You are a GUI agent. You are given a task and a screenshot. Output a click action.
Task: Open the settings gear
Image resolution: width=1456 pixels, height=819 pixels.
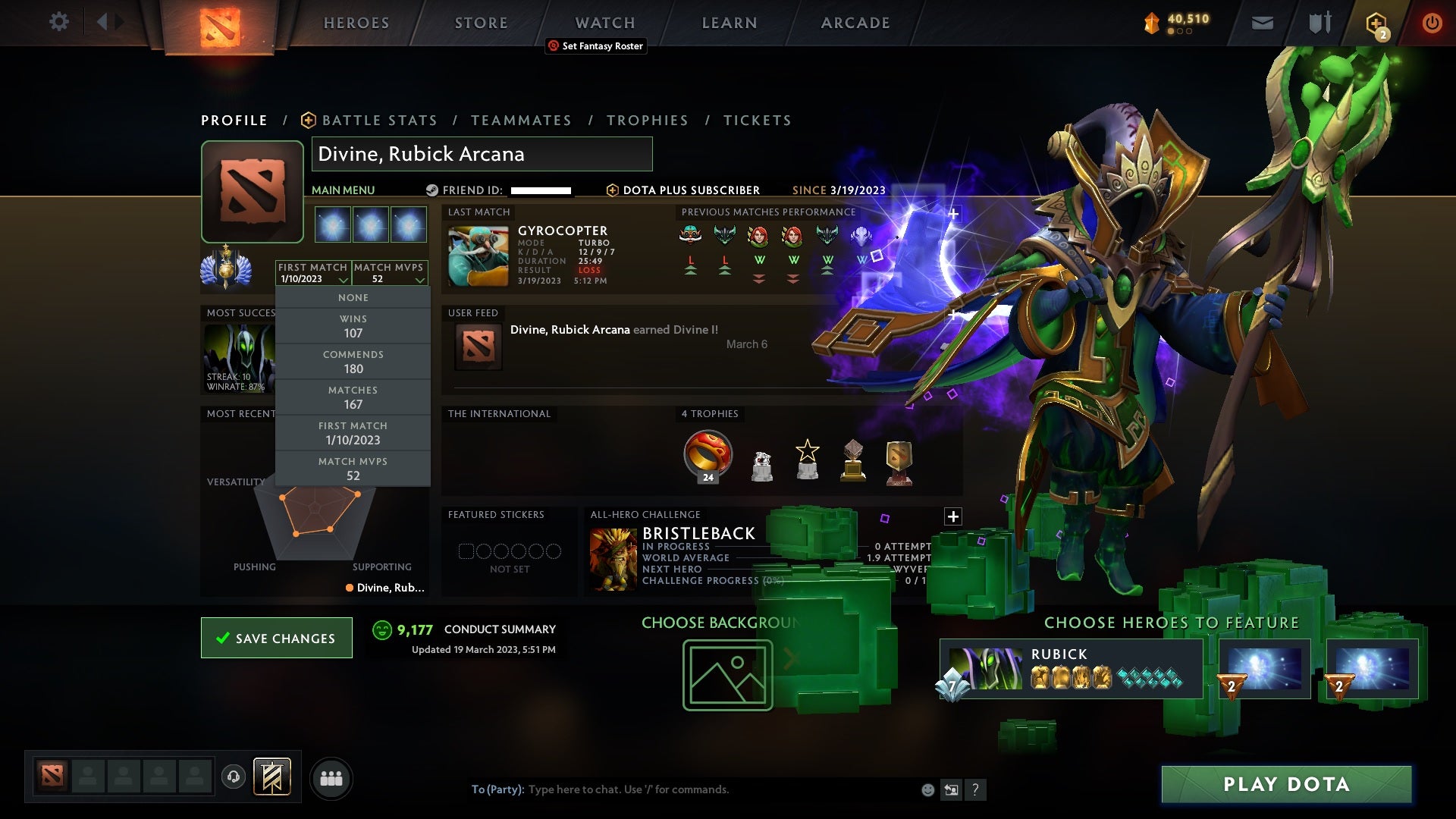(x=59, y=22)
